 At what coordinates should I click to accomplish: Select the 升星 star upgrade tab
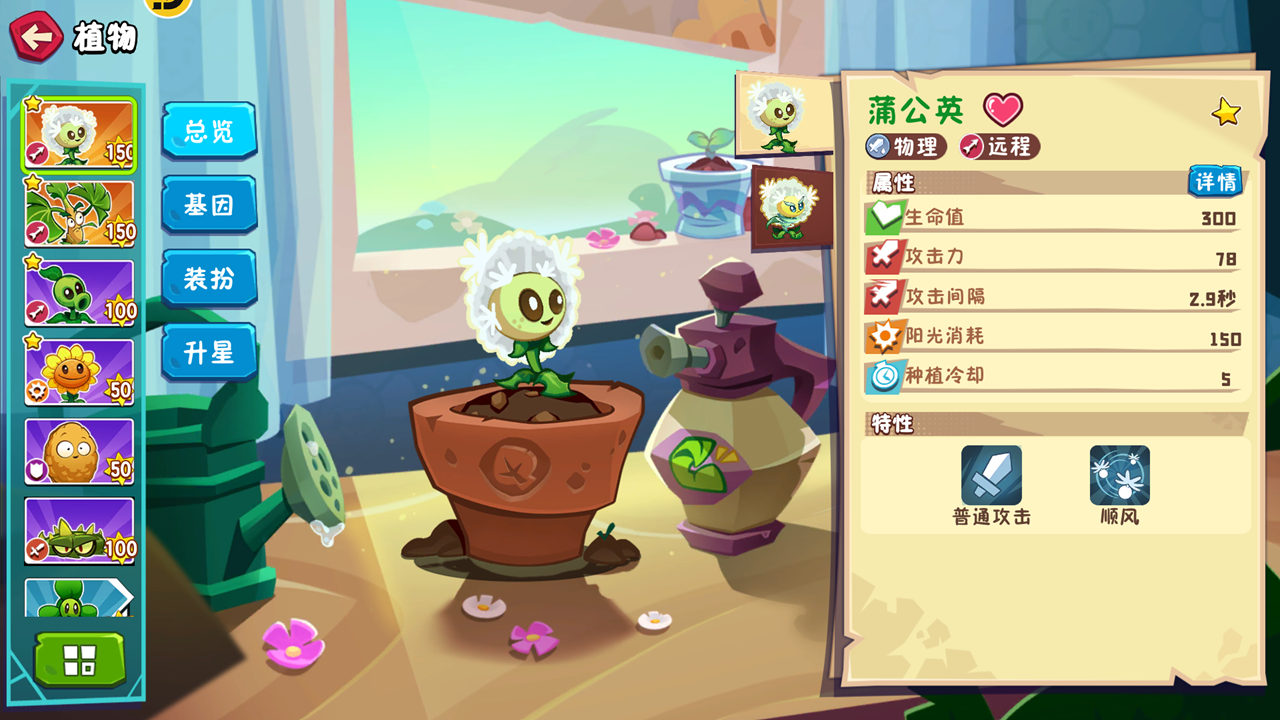pos(209,353)
